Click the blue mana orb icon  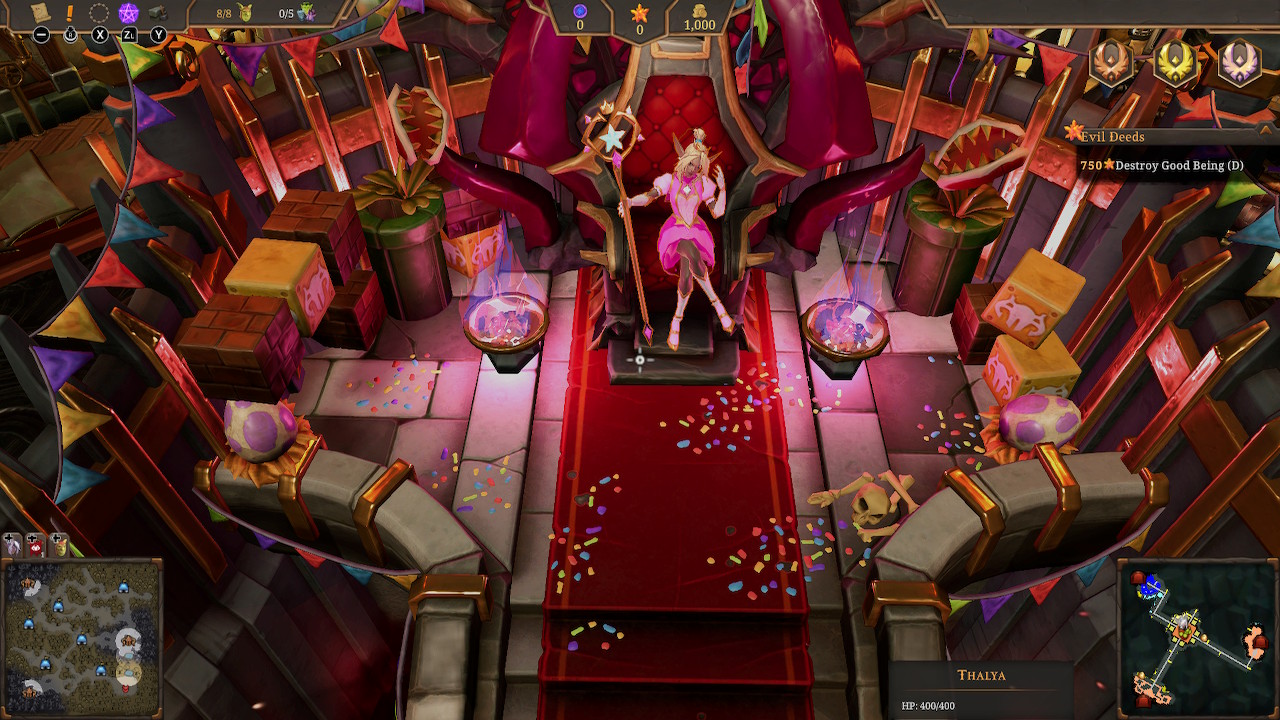point(578,13)
